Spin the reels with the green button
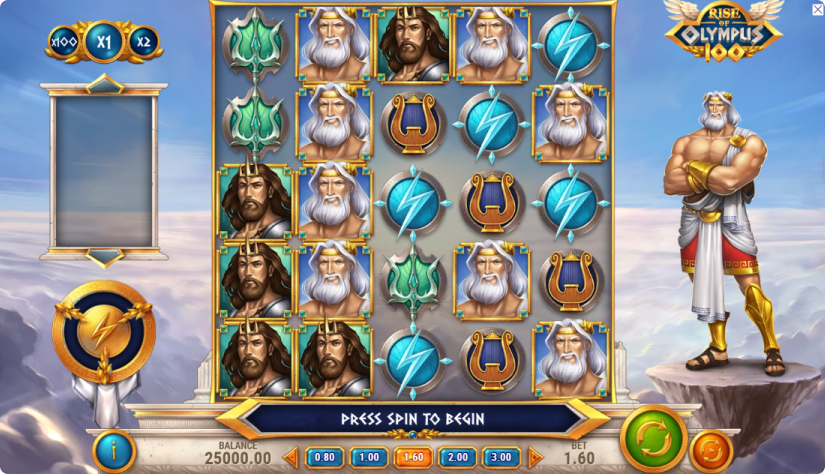This screenshot has height=474, width=825. [x=653, y=438]
